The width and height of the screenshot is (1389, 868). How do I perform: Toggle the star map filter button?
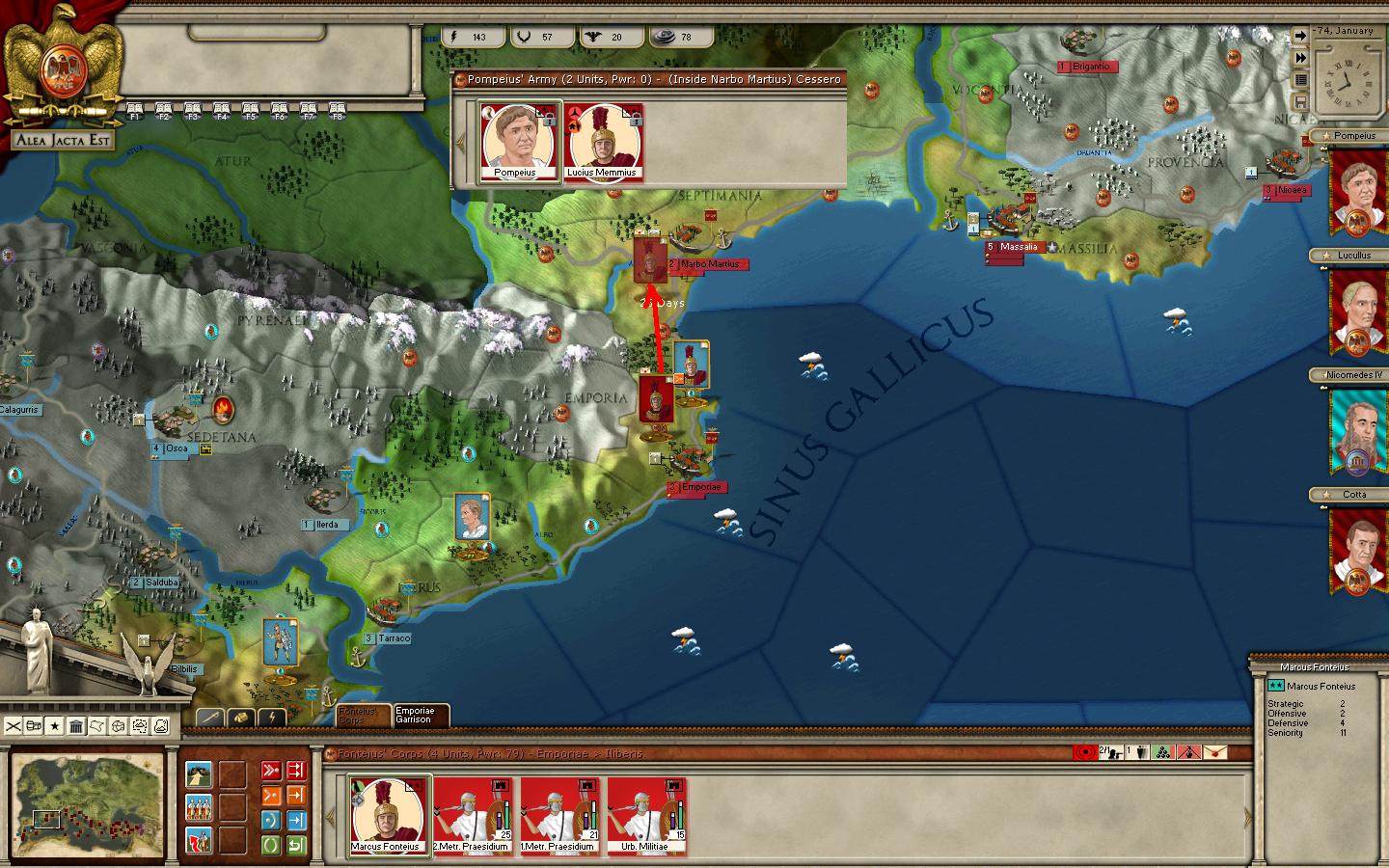point(55,725)
